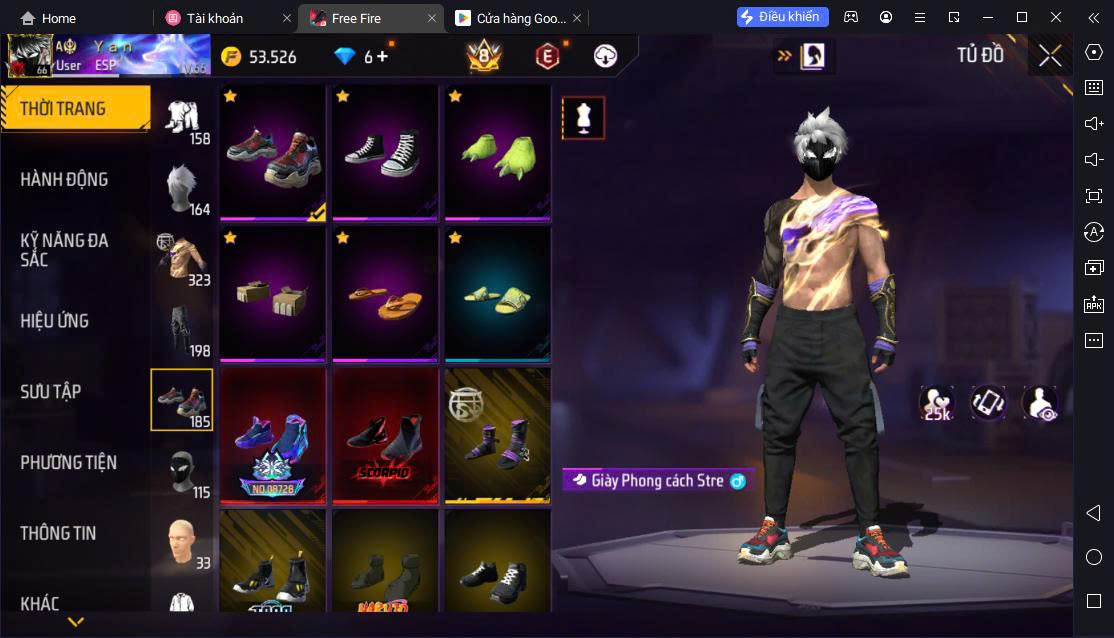Screen dimensions: 1114x638
Task: Open the HÀNH ĐỘNG category
Action: [64, 180]
